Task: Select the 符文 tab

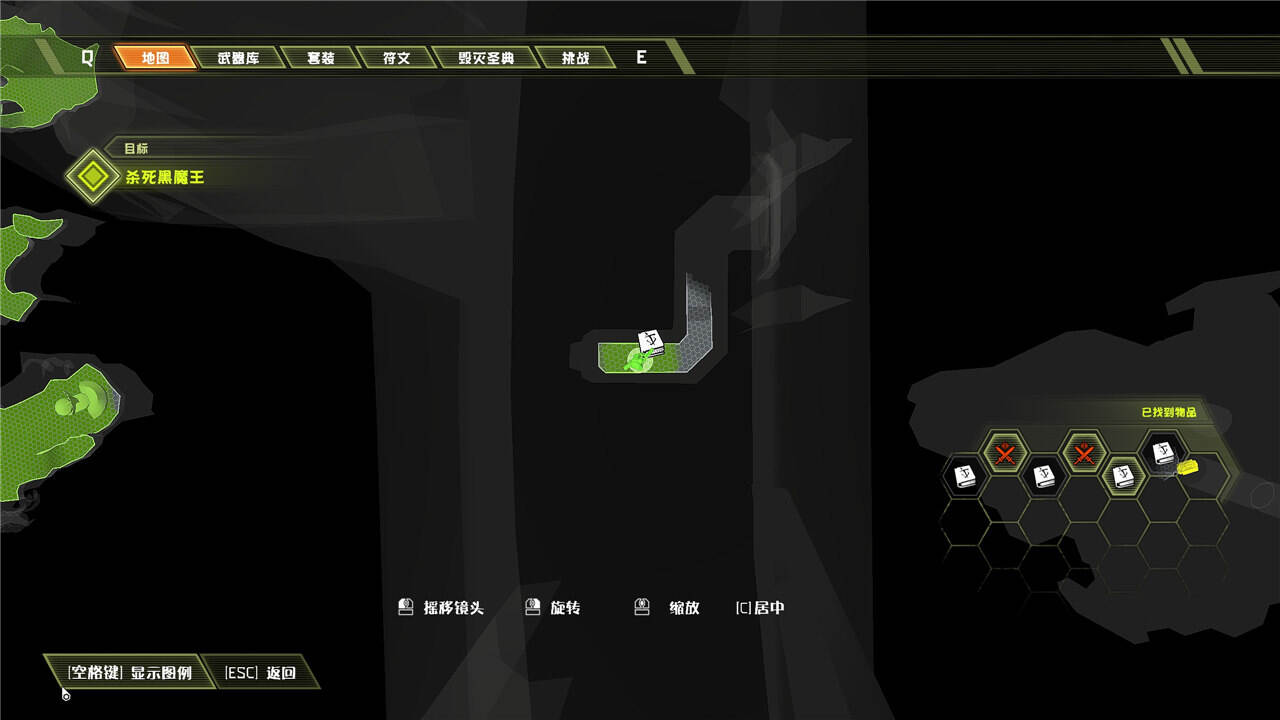Action: [x=396, y=58]
